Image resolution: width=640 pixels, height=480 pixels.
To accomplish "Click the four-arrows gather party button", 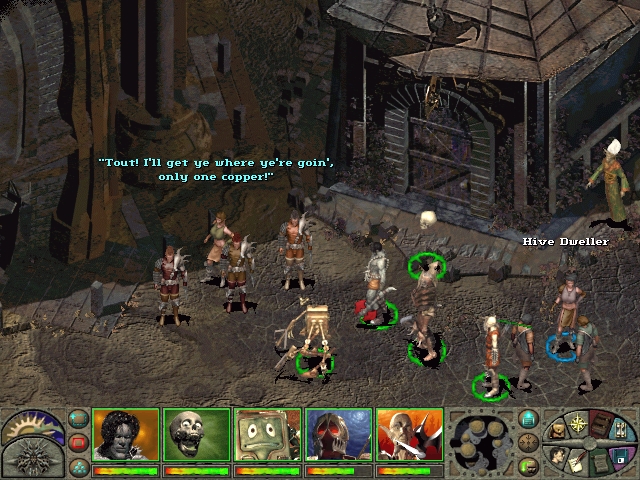I will [x=529, y=441].
